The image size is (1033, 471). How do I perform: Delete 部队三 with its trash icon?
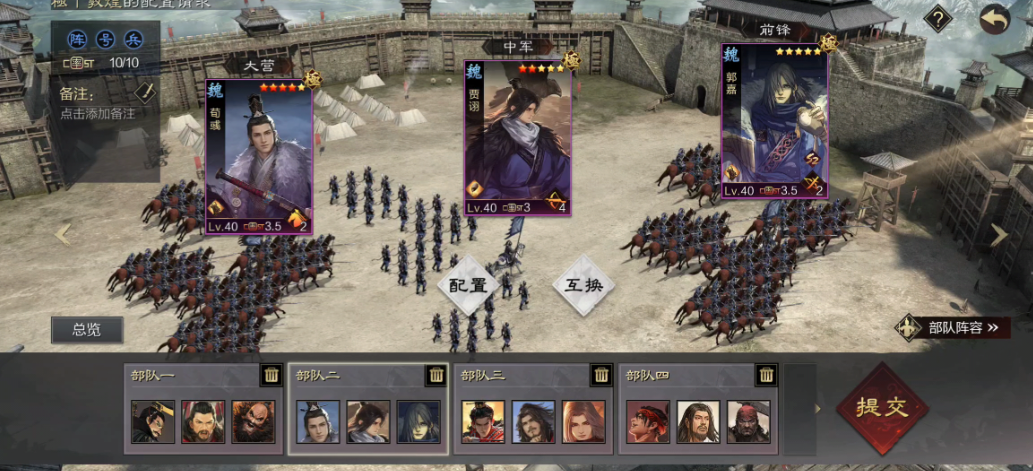click(601, 375)
